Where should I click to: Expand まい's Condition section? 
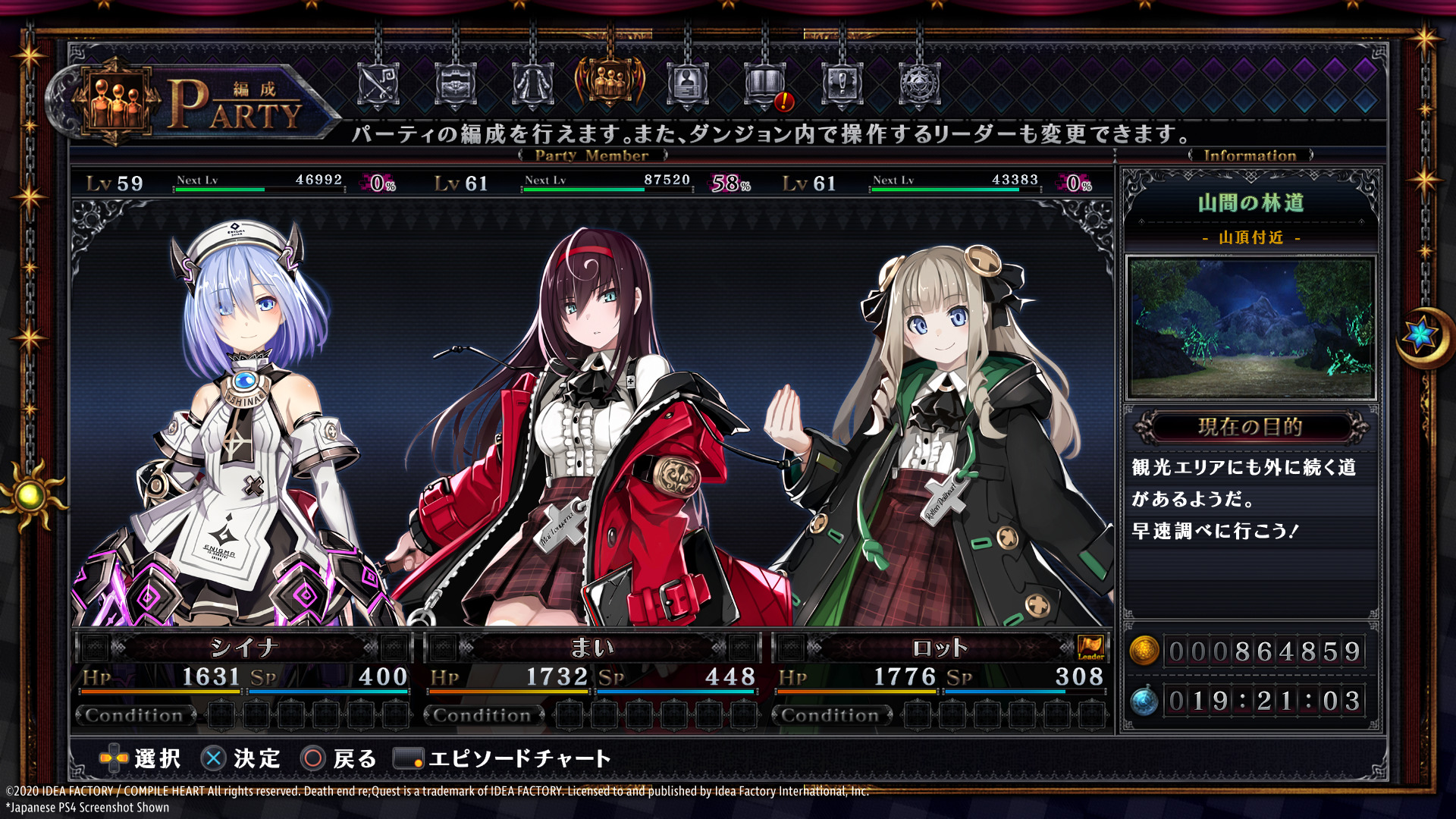[x=481, y=715]
